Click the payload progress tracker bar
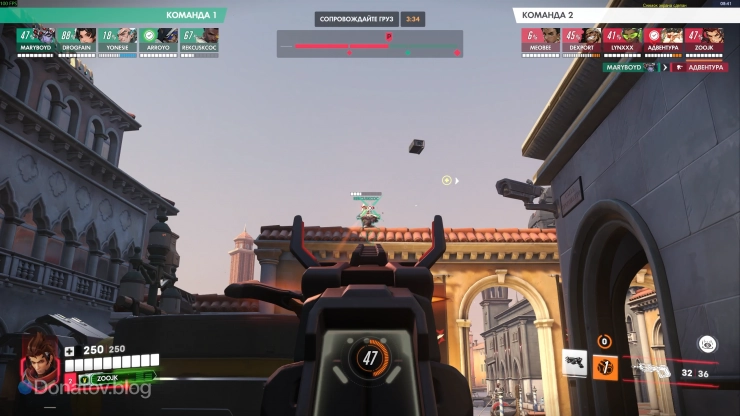Image resolution: width=740 pixels, height=416 pixels. click(x=369, y=45)
